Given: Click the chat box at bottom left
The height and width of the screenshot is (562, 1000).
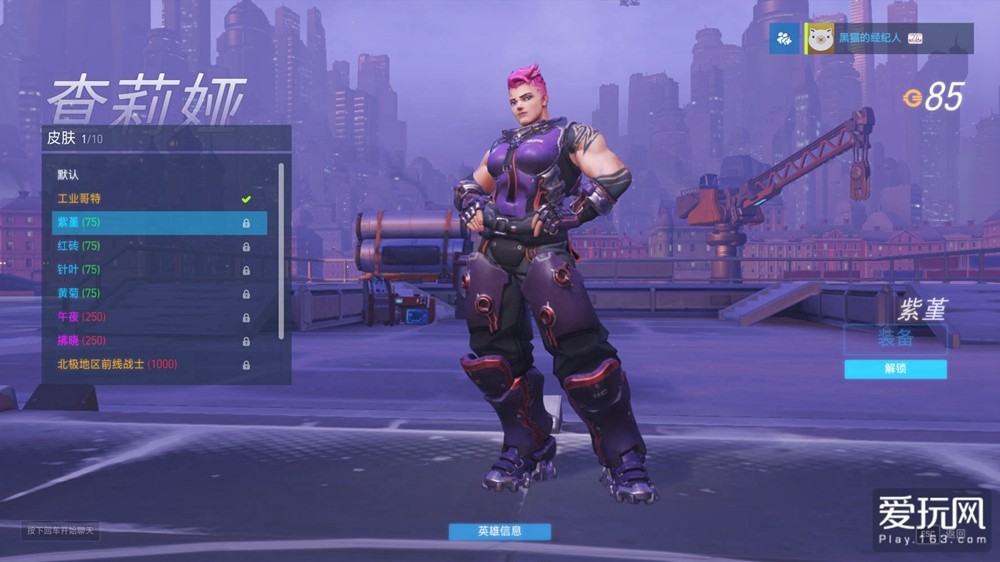Looking at the screenshot, I should (x=61, y=530).
